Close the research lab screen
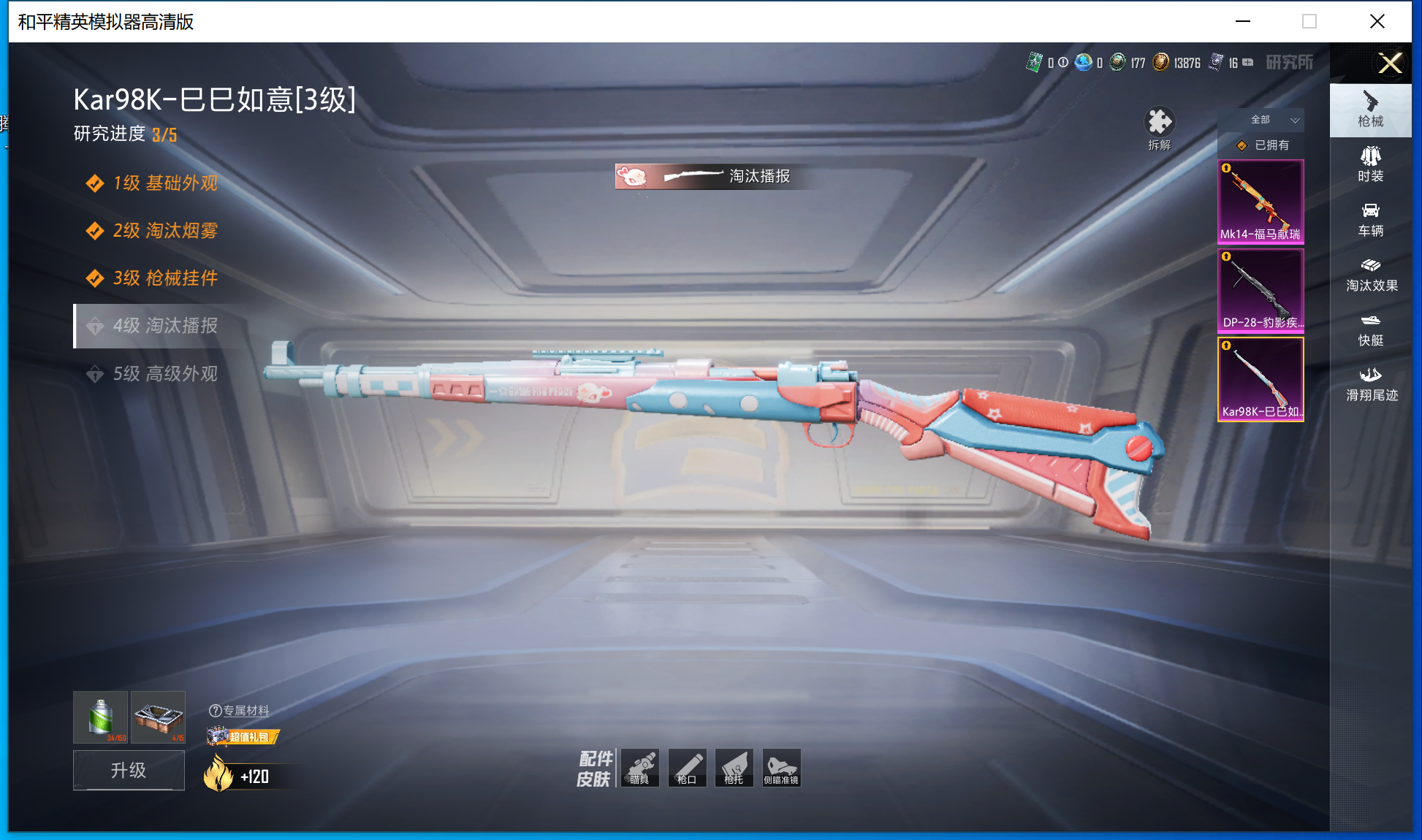 coord(1389,63)
